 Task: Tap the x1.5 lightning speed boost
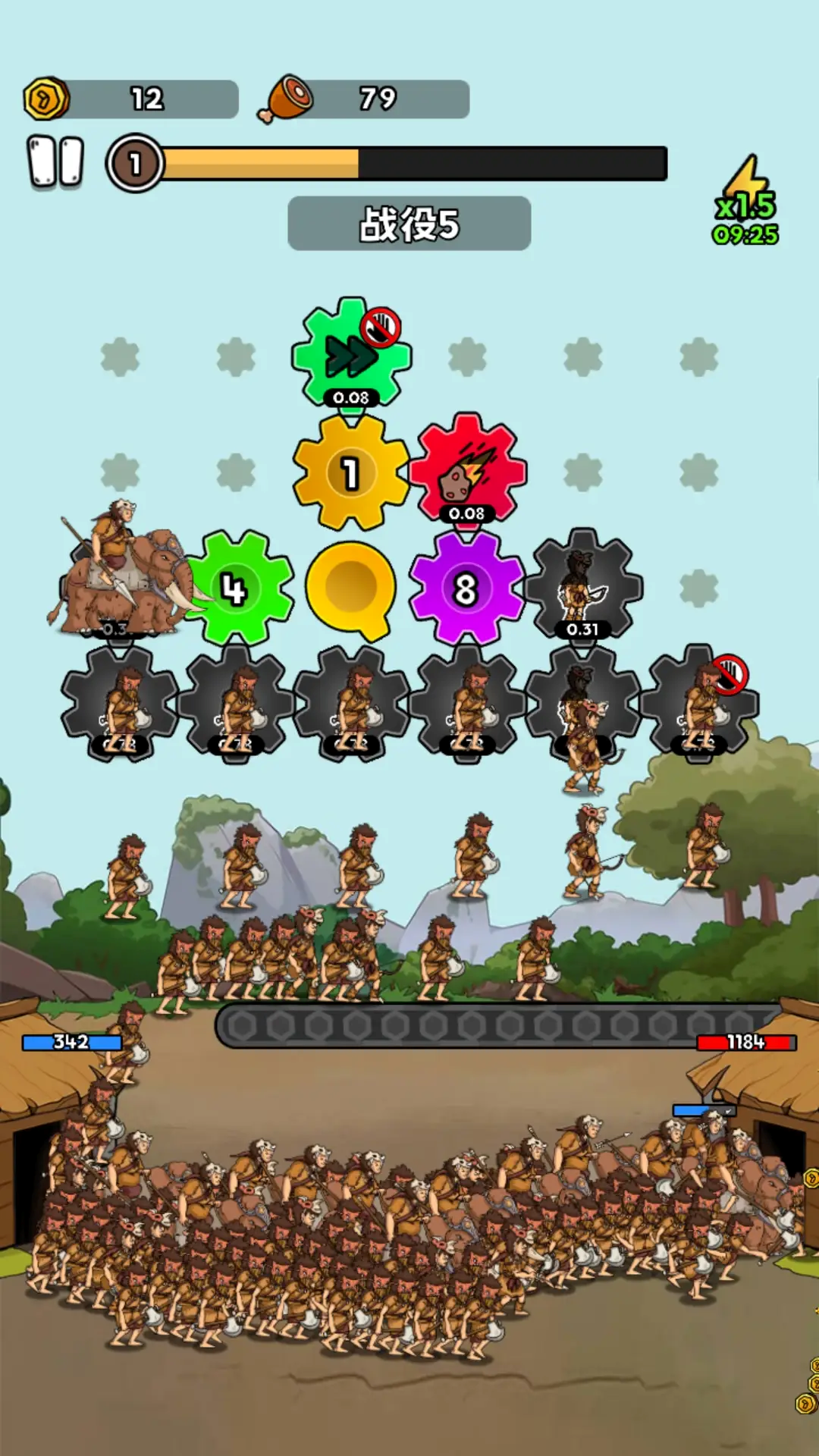pyautogui.click(x=746, y=201)
